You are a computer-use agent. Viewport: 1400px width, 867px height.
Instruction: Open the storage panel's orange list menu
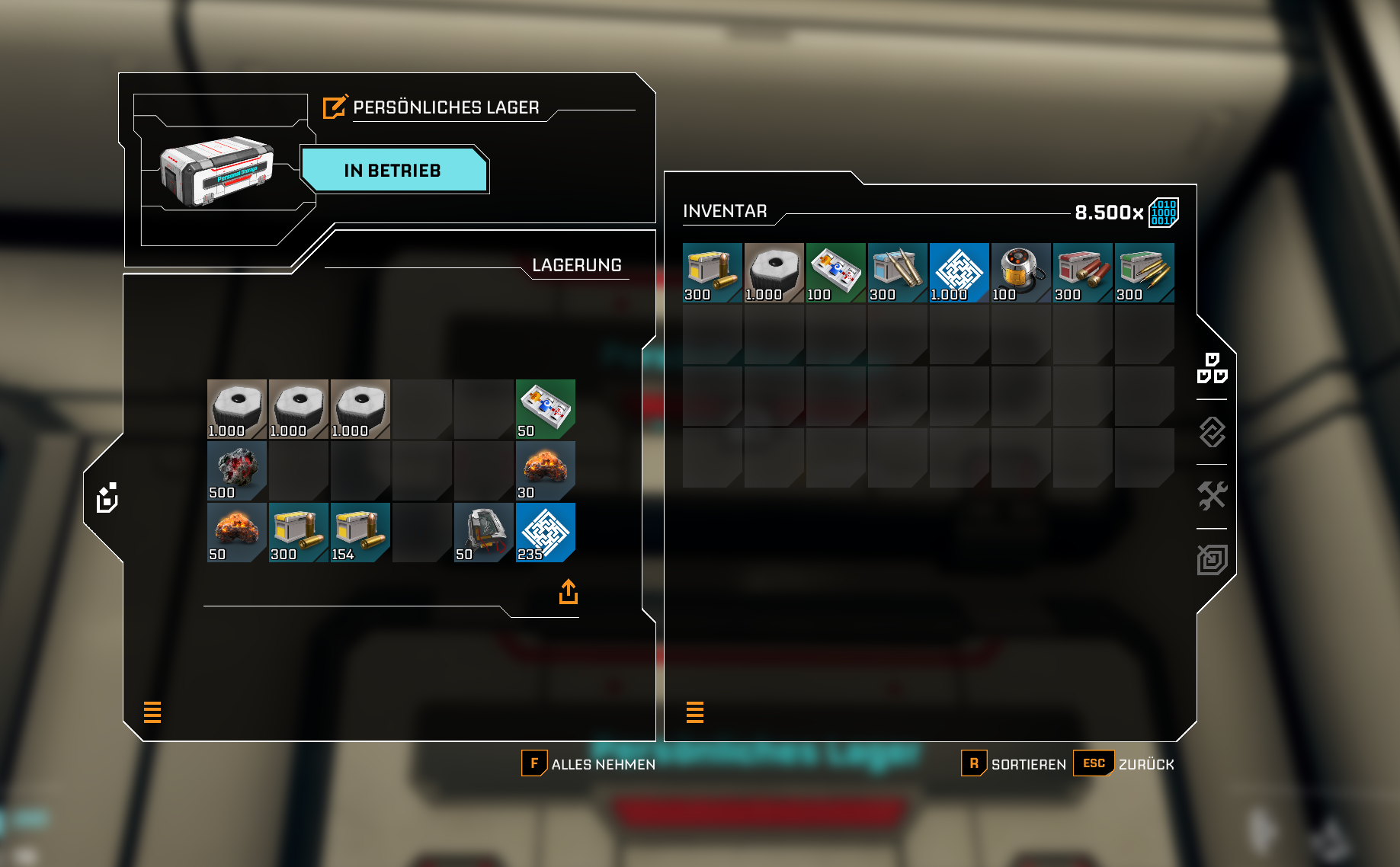[152, 712]
